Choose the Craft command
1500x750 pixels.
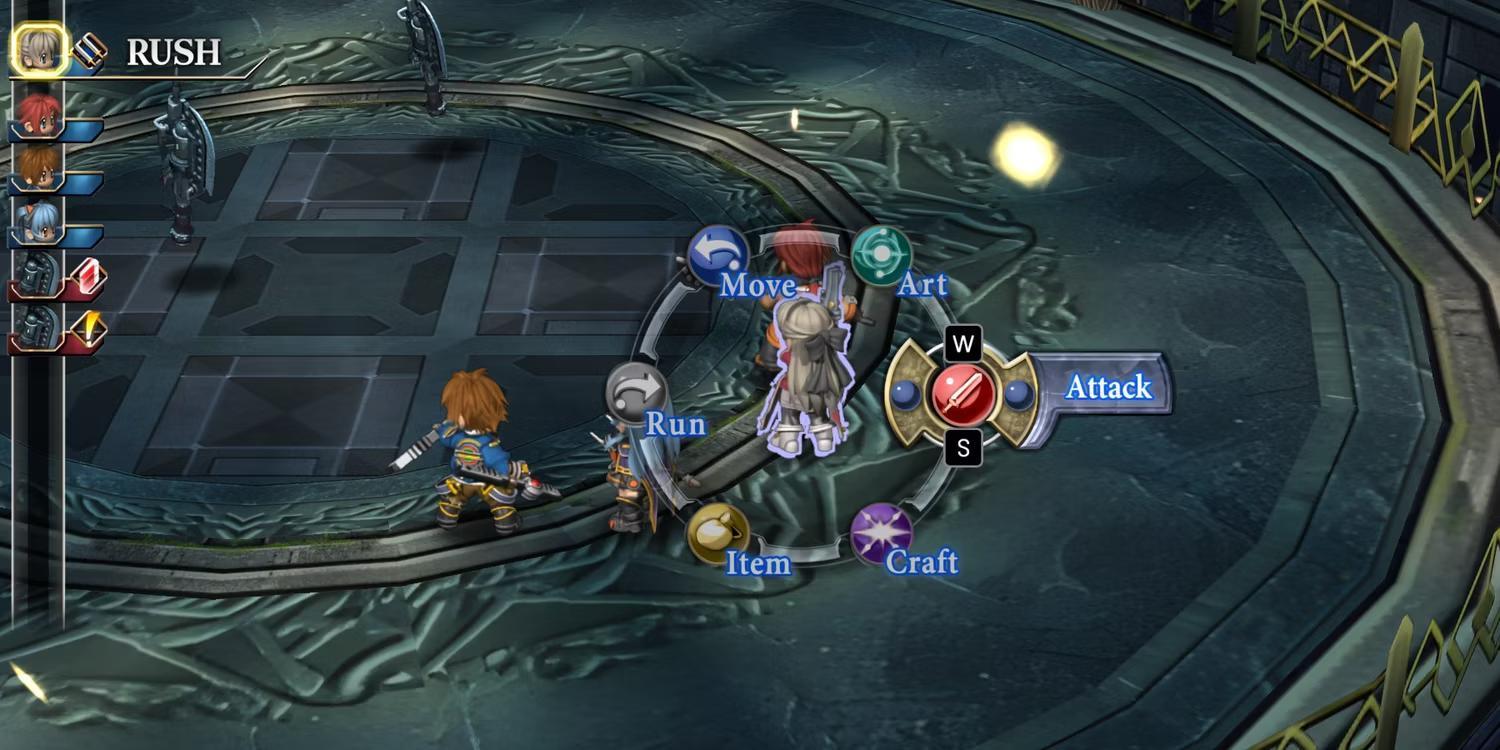tap(881, 533)
